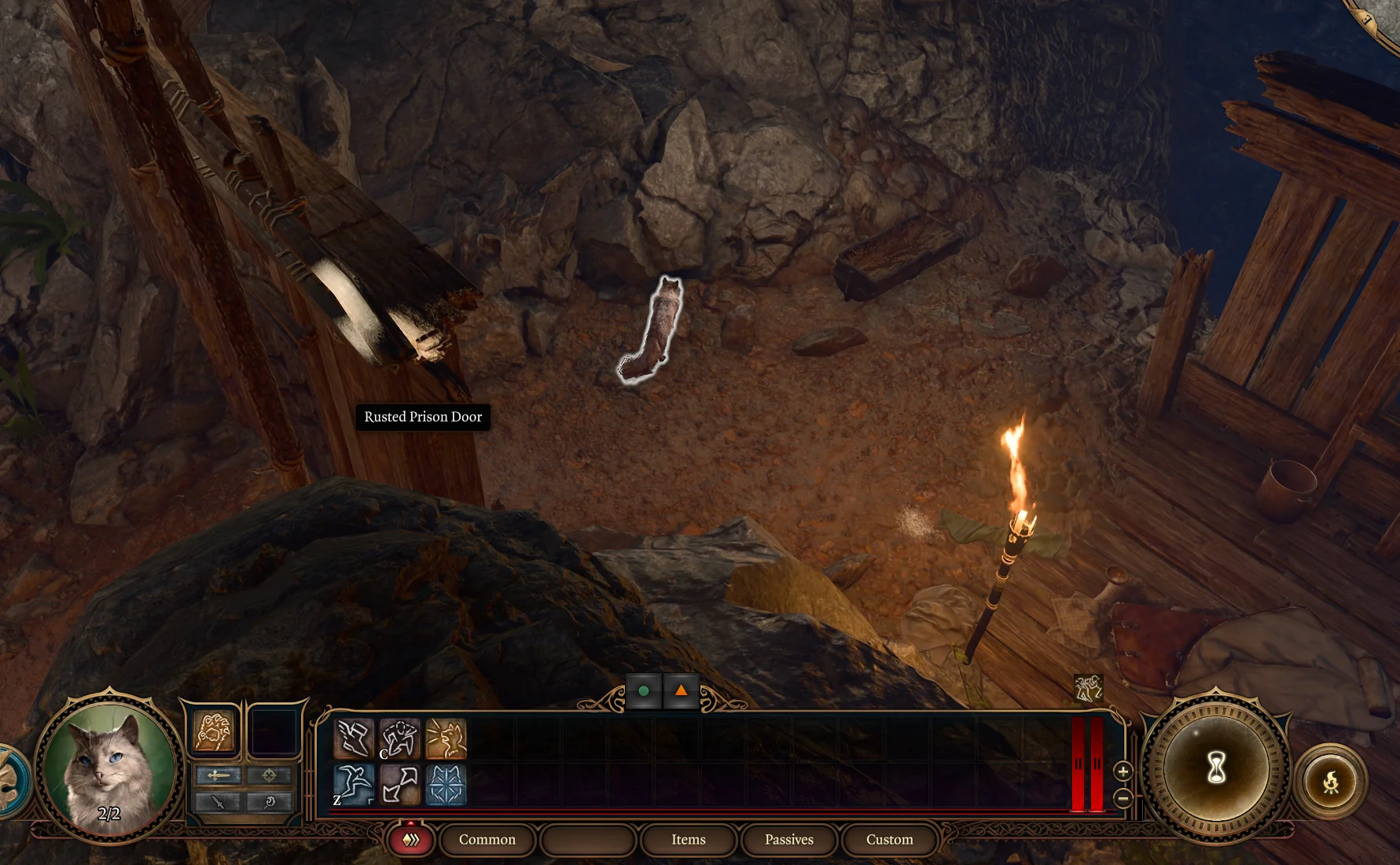1400x865 pixels.
Task: Click the blue cat-face ability icon
Action: [446, 785]
